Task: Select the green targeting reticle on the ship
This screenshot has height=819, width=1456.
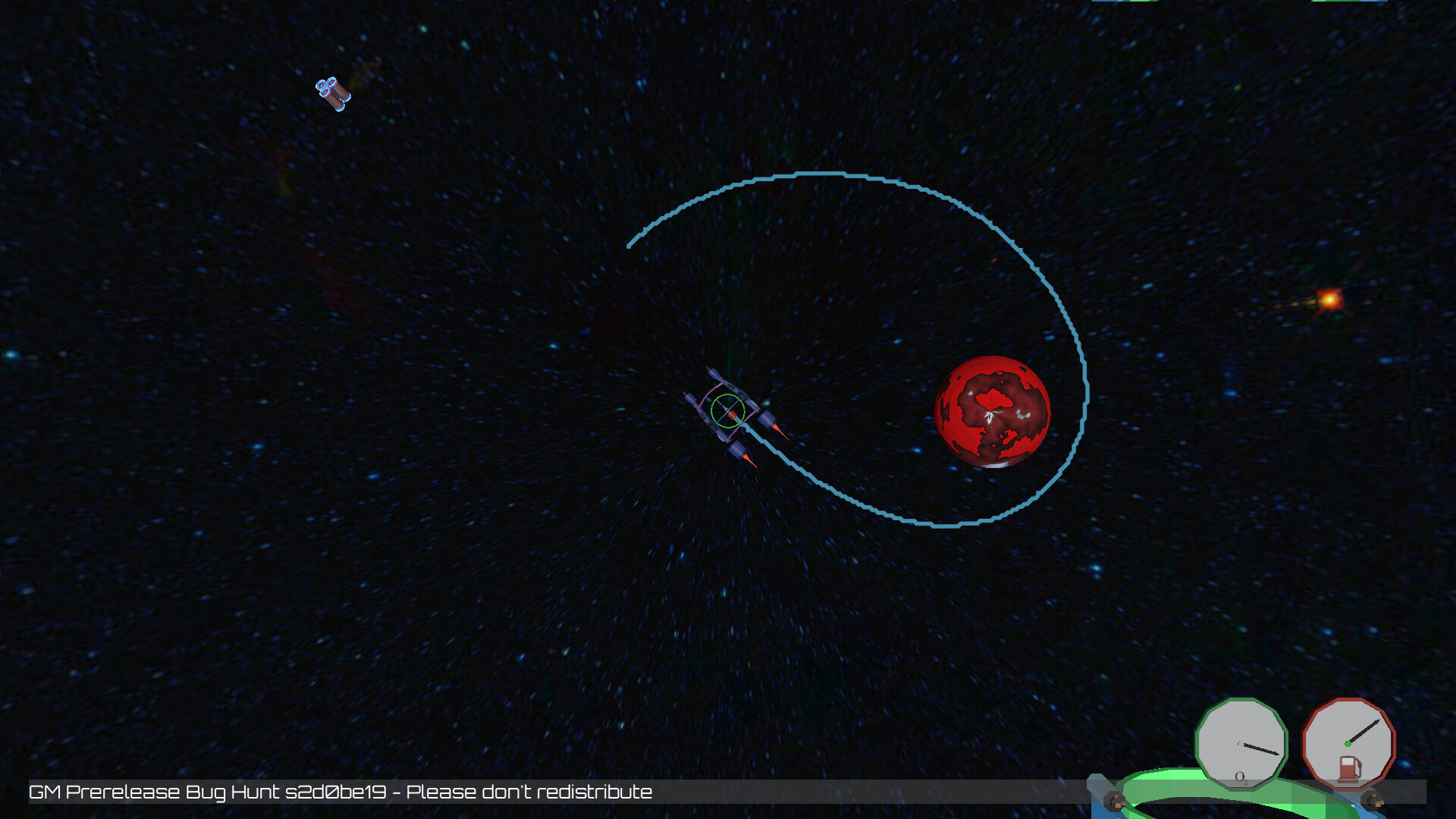Action: [x=726, y=409]
